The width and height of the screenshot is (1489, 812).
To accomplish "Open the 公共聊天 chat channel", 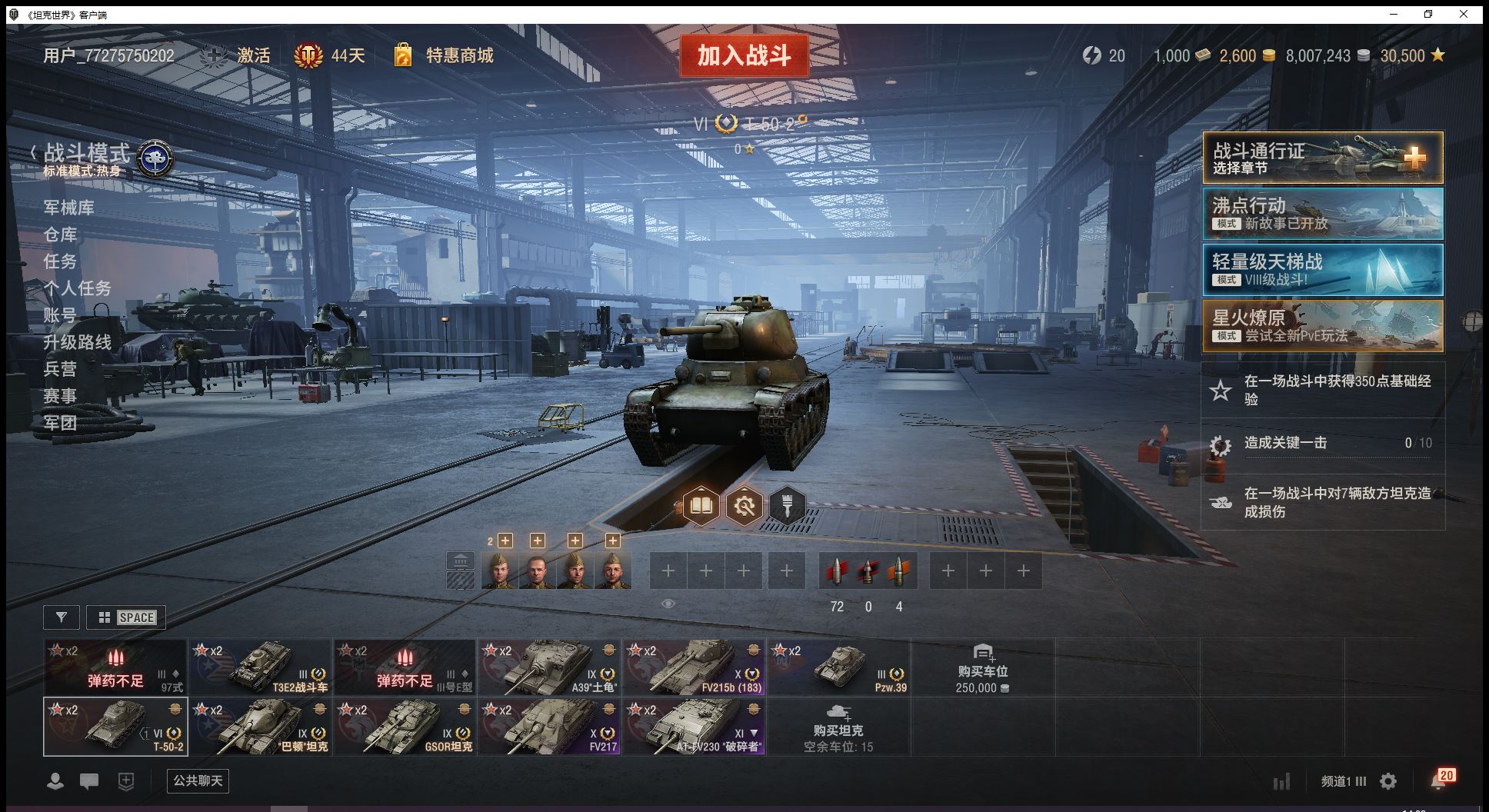I will tap(198, 781).
